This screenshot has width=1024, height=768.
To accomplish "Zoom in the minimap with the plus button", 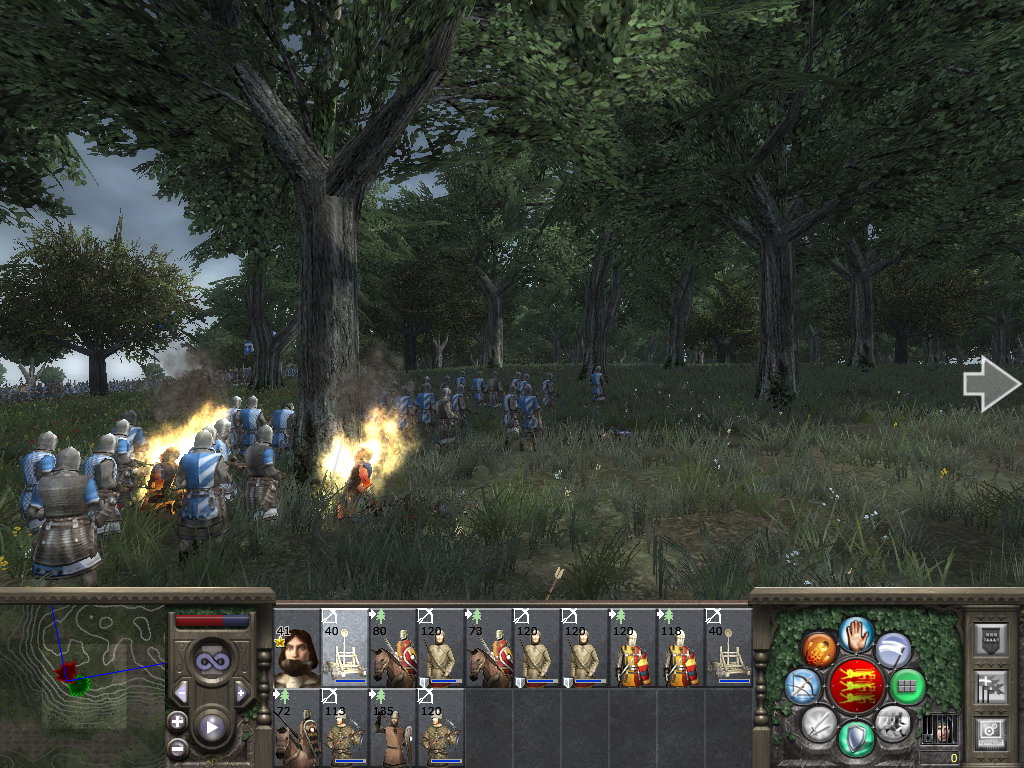I will [x=178, y=721].
